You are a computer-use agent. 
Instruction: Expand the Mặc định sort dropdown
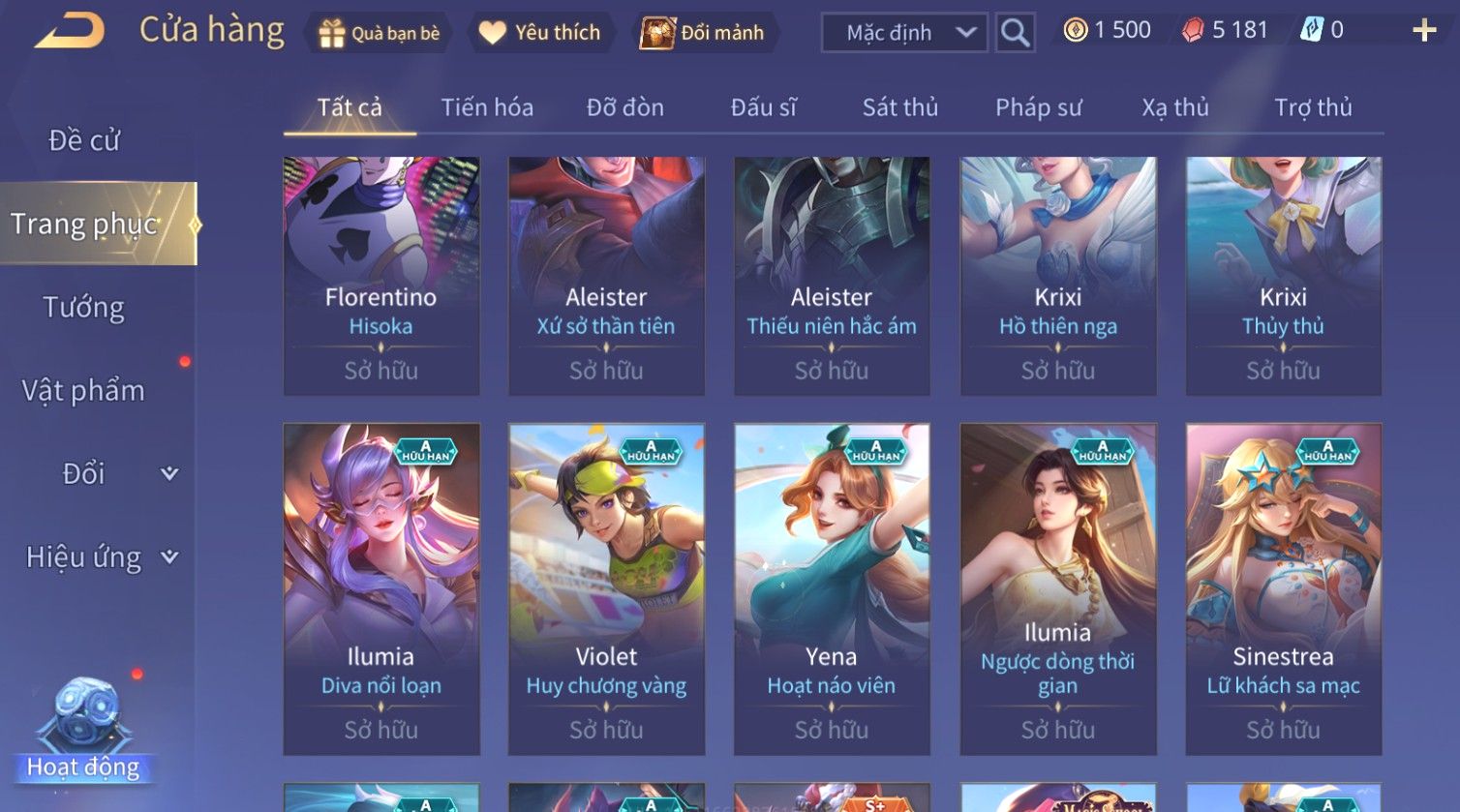[x=904, y=33]
